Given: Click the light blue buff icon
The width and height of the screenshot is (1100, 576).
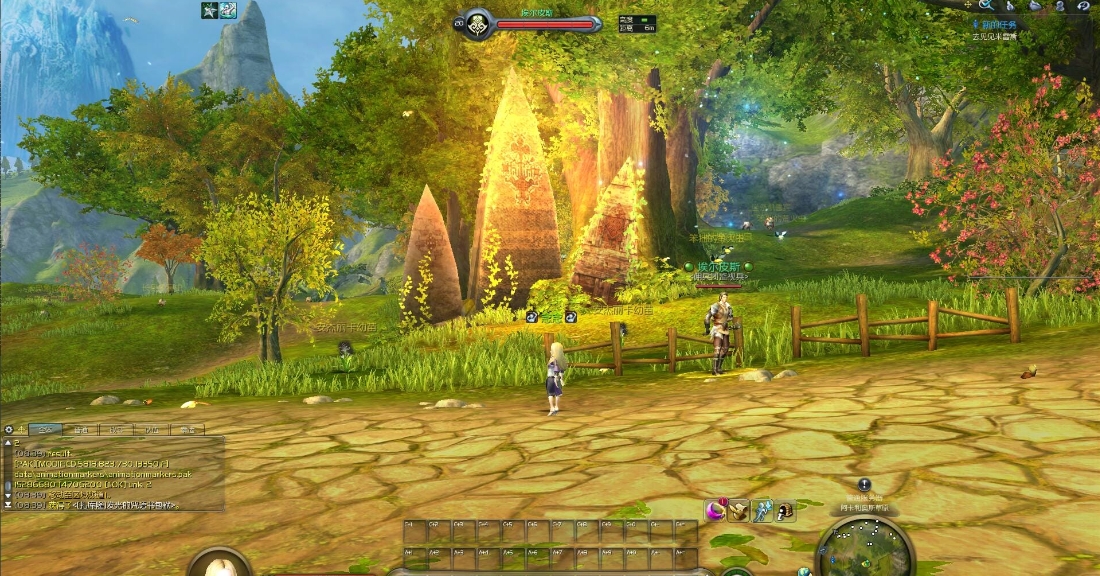Looking at the screenshot, I should coord(228,10).
